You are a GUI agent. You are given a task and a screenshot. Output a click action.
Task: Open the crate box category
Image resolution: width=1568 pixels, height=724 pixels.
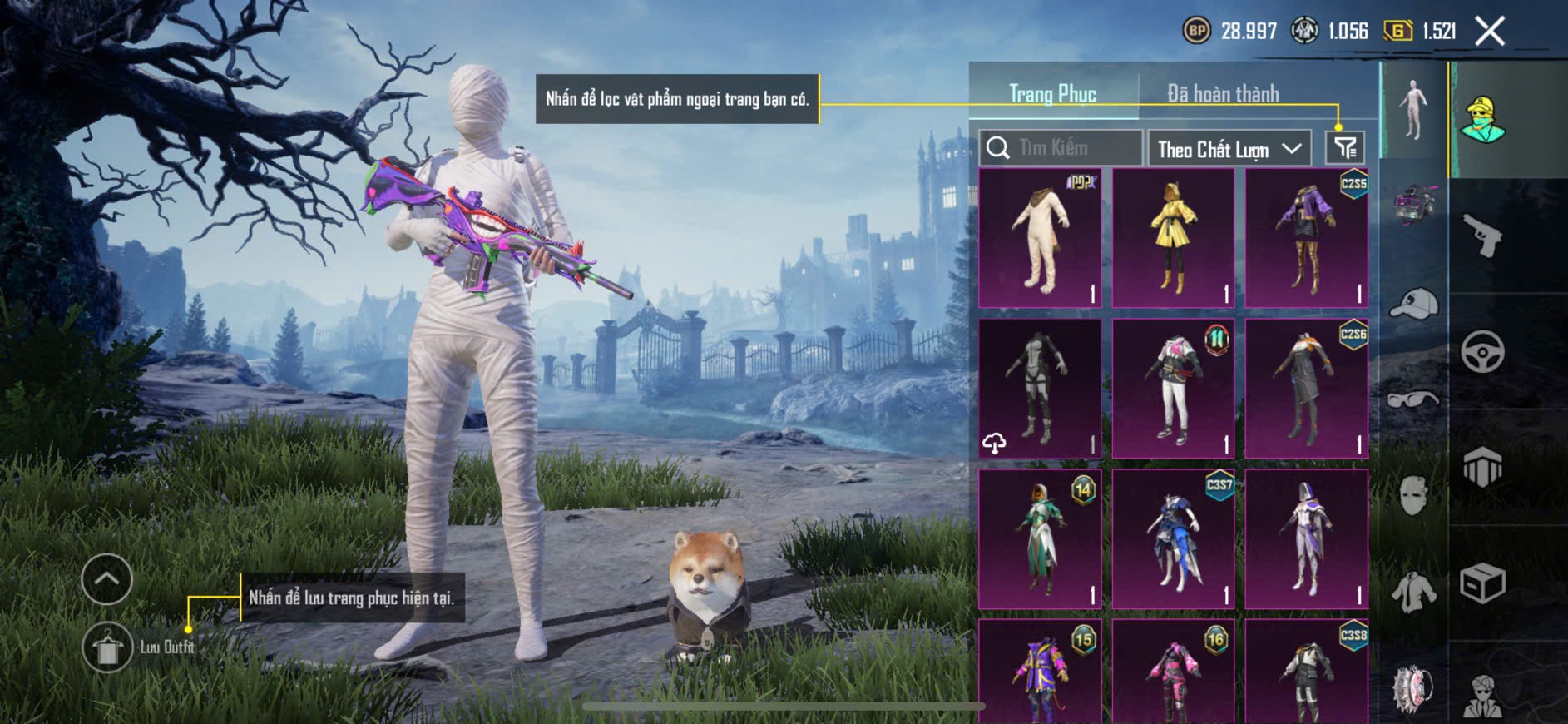(1482, 583)
